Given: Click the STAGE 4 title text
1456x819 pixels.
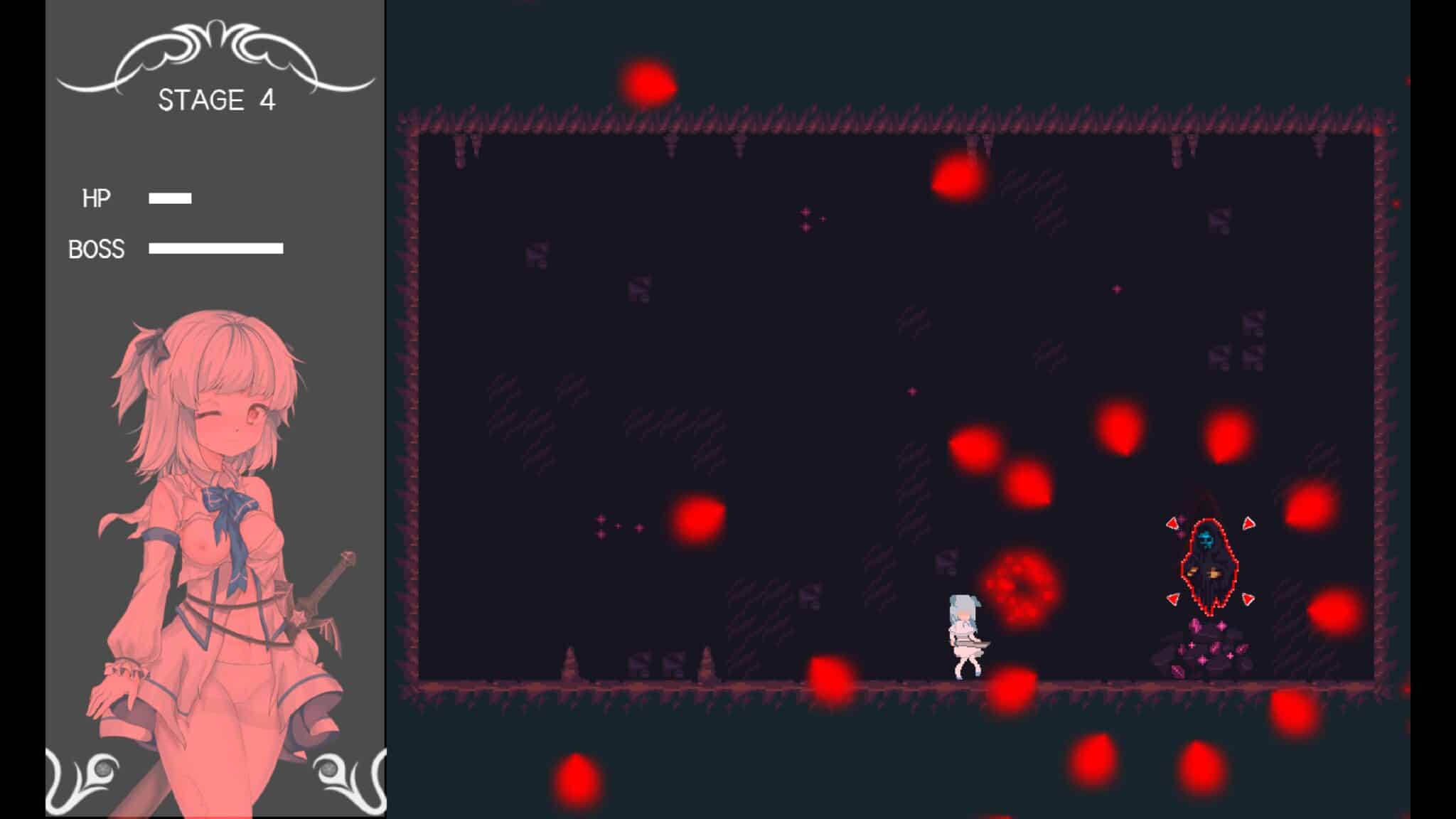Looking at the screenshot, I should pos(217,102).
